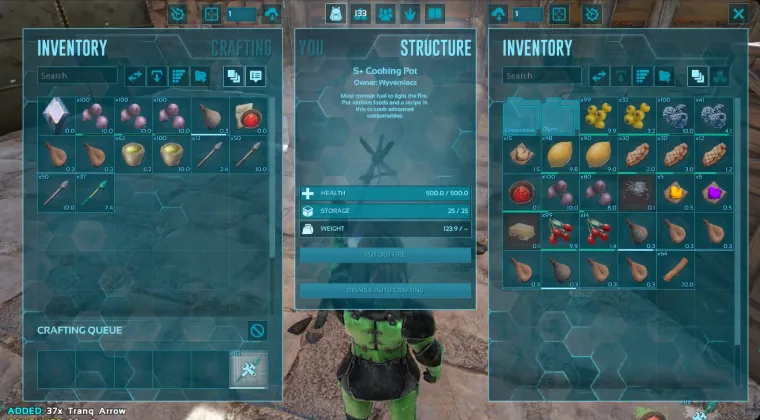This screenshot has height=420, width=760.
Task: Switch to the You tab
Action: coord(311,48)
